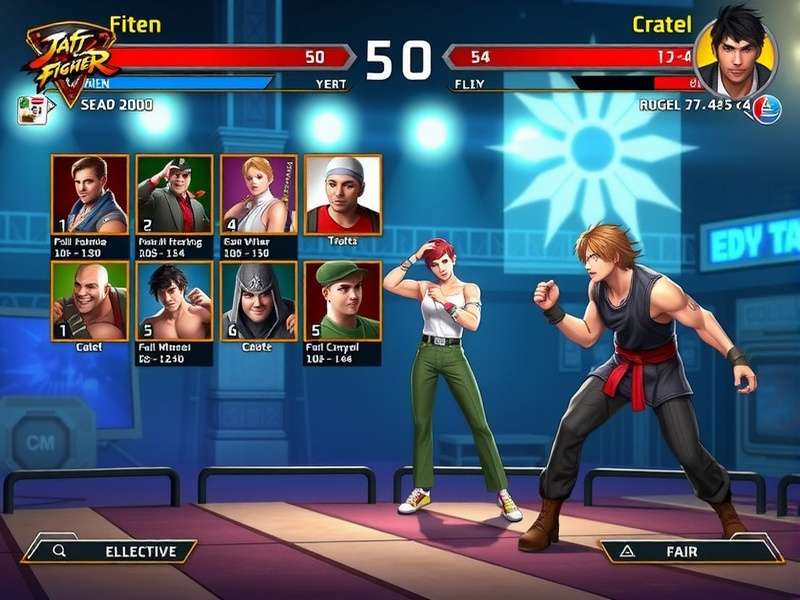Choose the fighter wearing a green baseball cap
800x600 pixels.
click(342, 301)
